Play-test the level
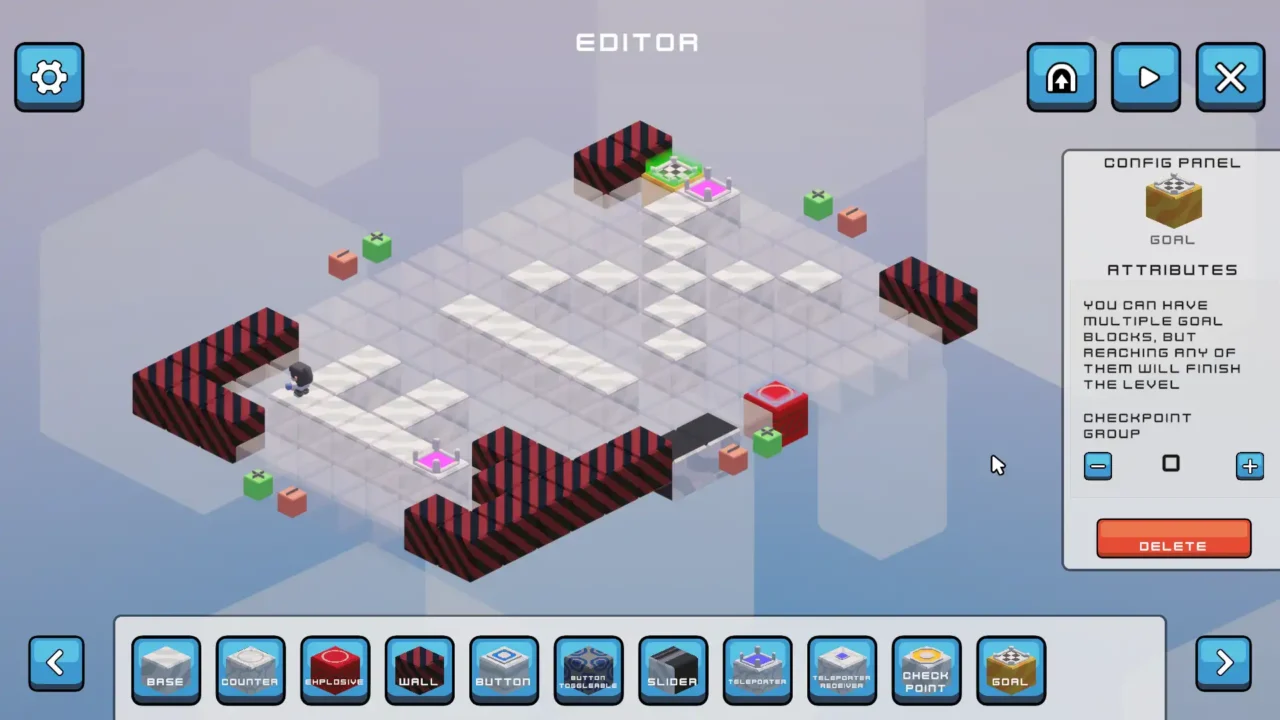 tap(1146, 77)
